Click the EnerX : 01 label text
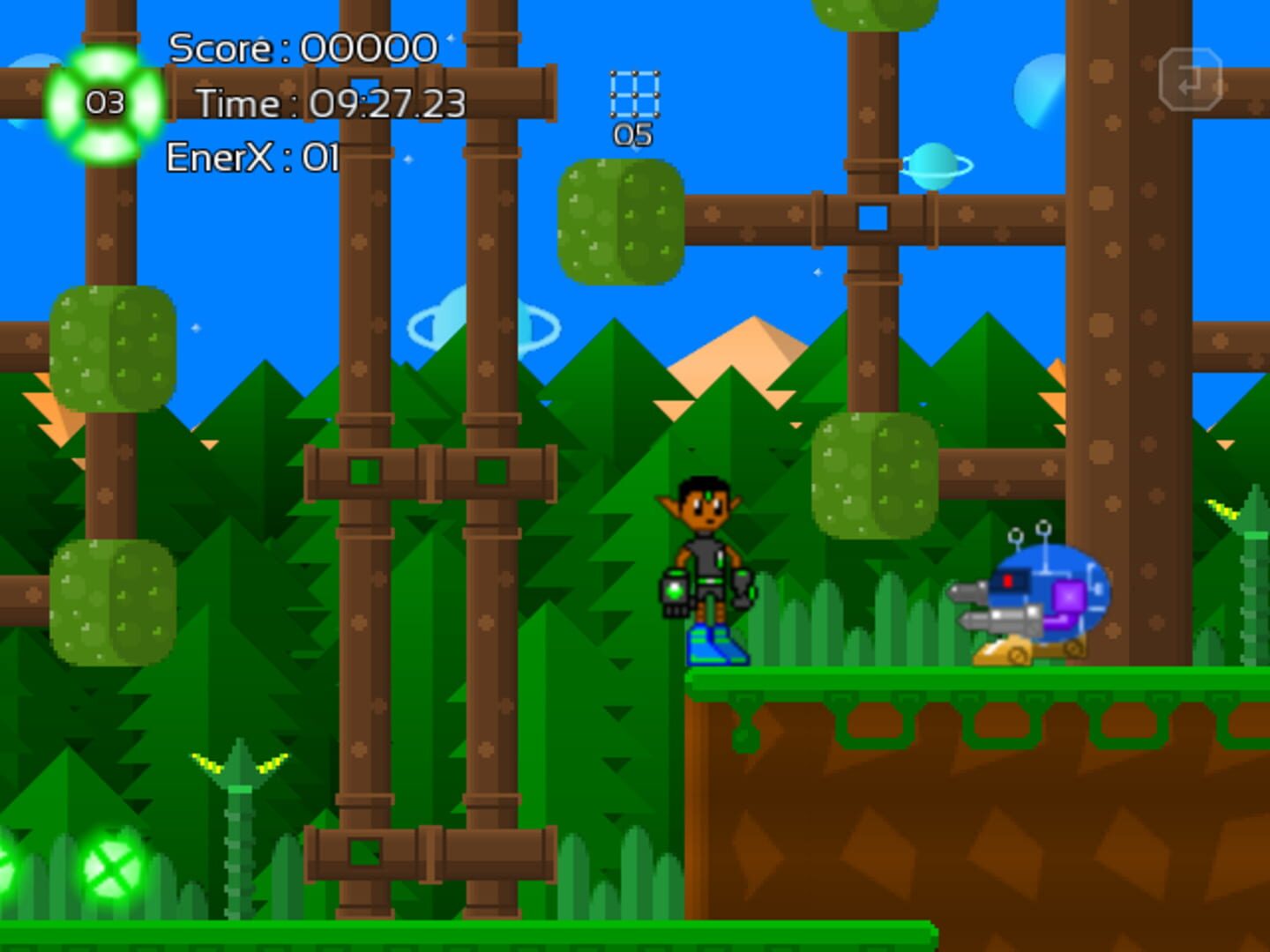The width and height of the screenshot is (1270, 952). [x=251, y=157]
